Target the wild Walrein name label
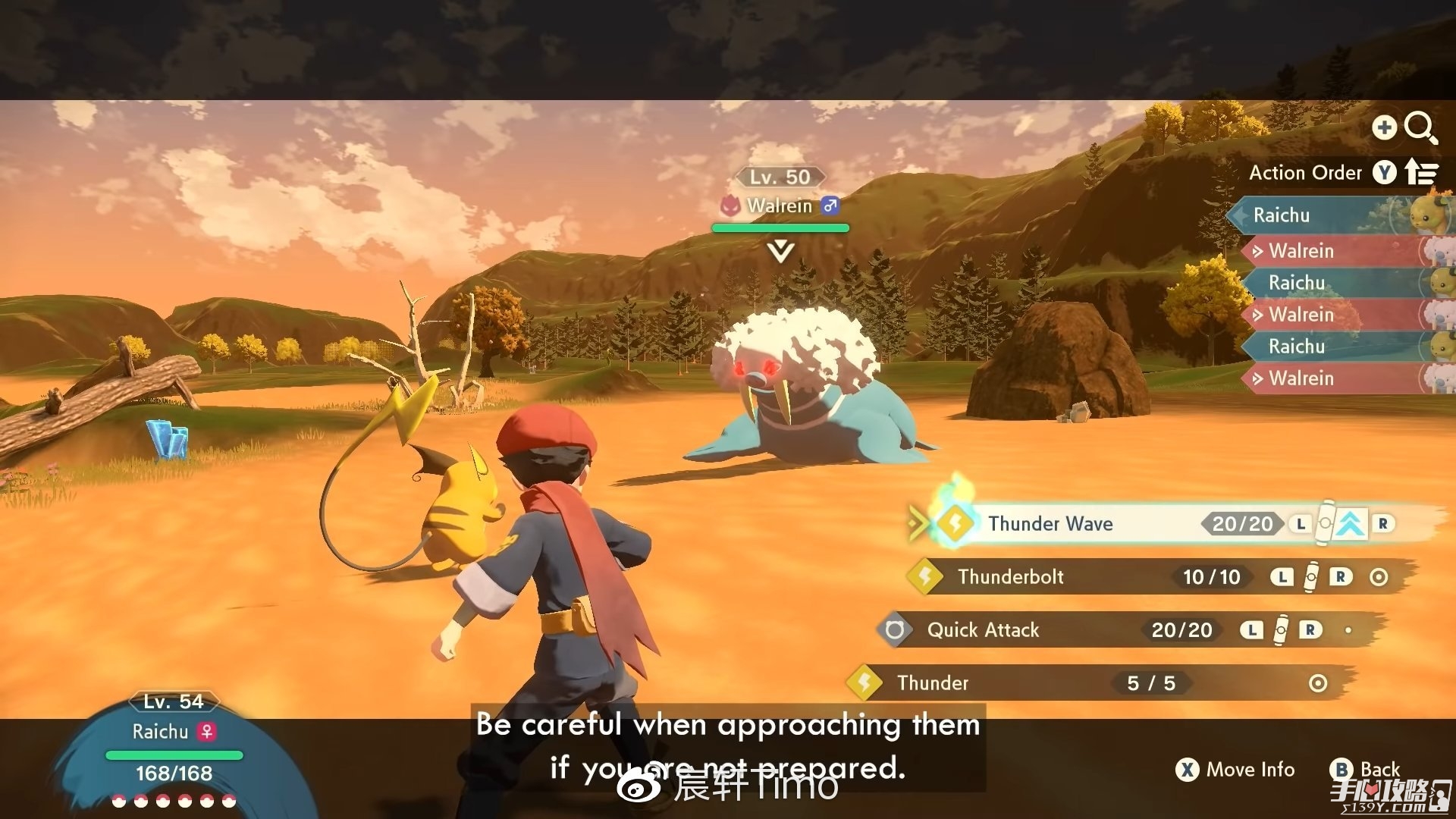The width and height of the screenshot is (1456, 819). coord(779,206)
